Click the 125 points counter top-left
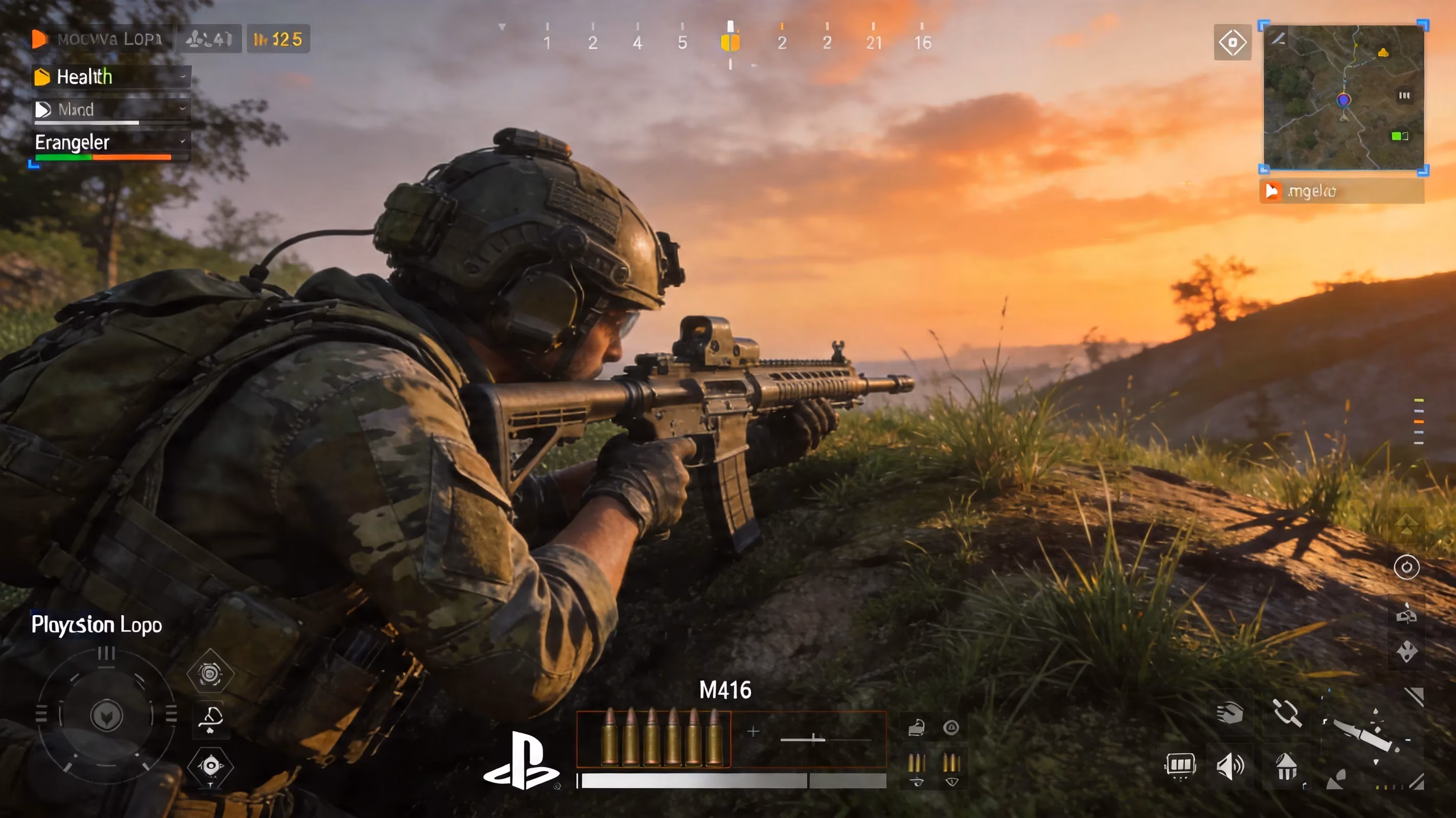This screenshot has width=1456, height=818. click(x=279, y=39)
